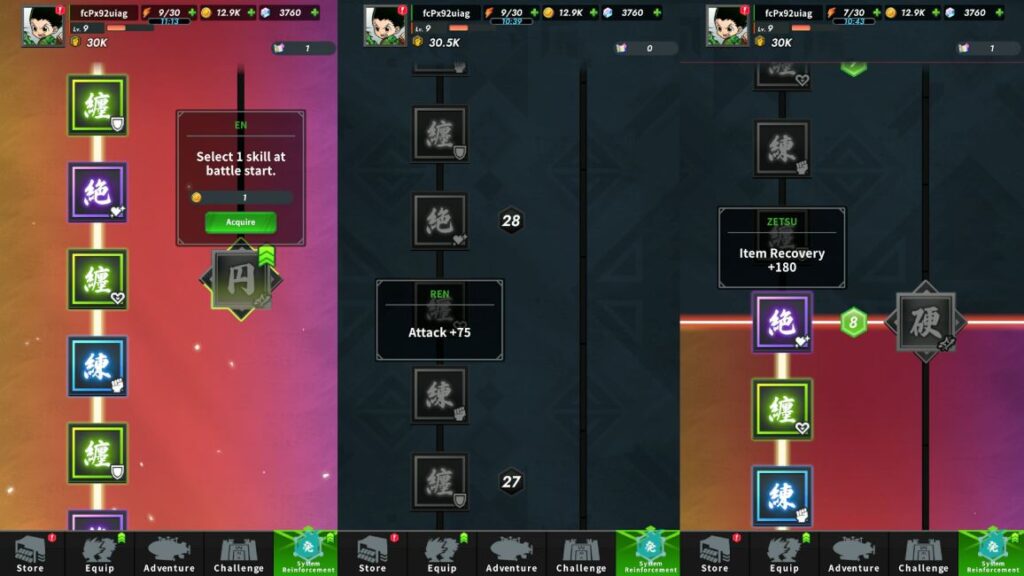Choose the greyed Zetsu node beside marker 28
Viewport: 1024px width, 576px height.
tap(440, 220)
